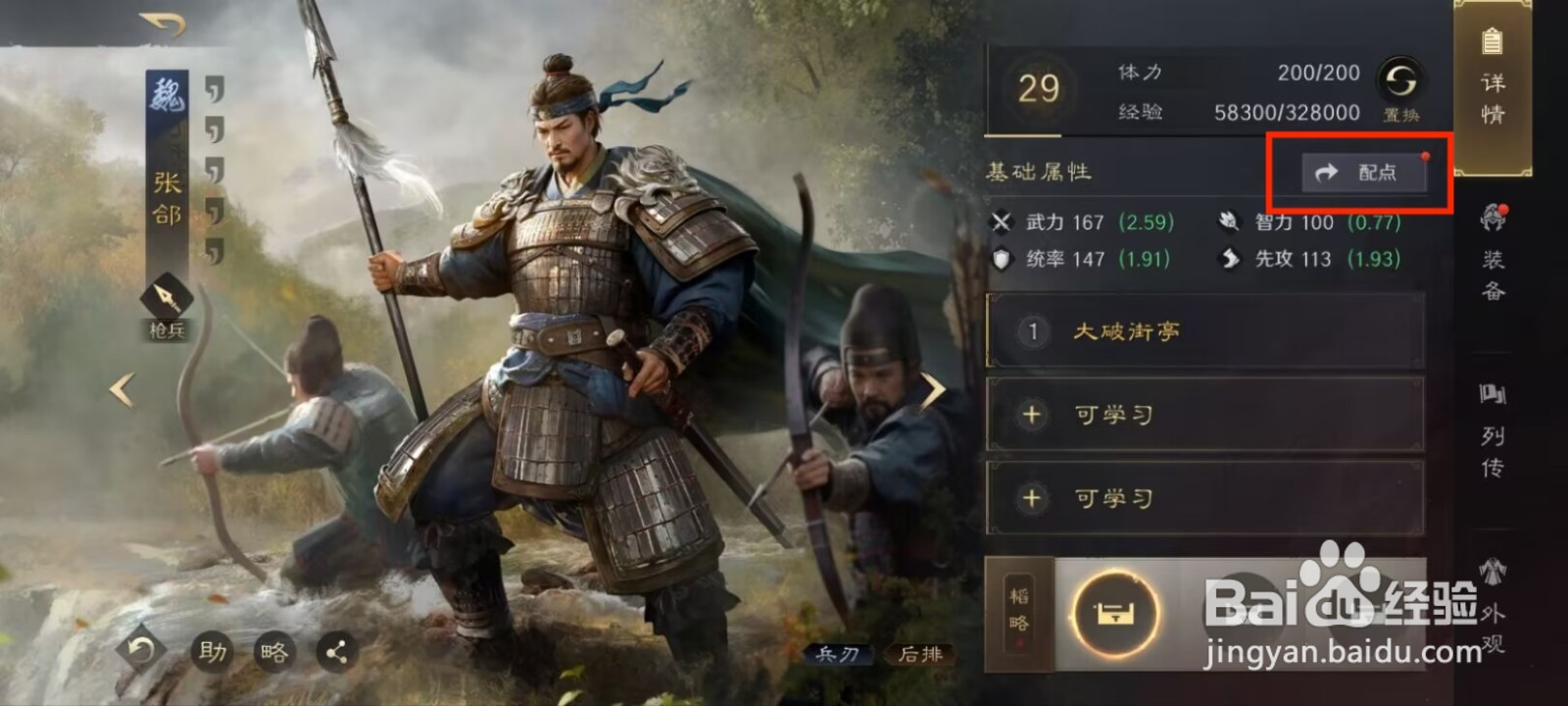Tap the 略 button at the bottom

click(x=276, y=651)
